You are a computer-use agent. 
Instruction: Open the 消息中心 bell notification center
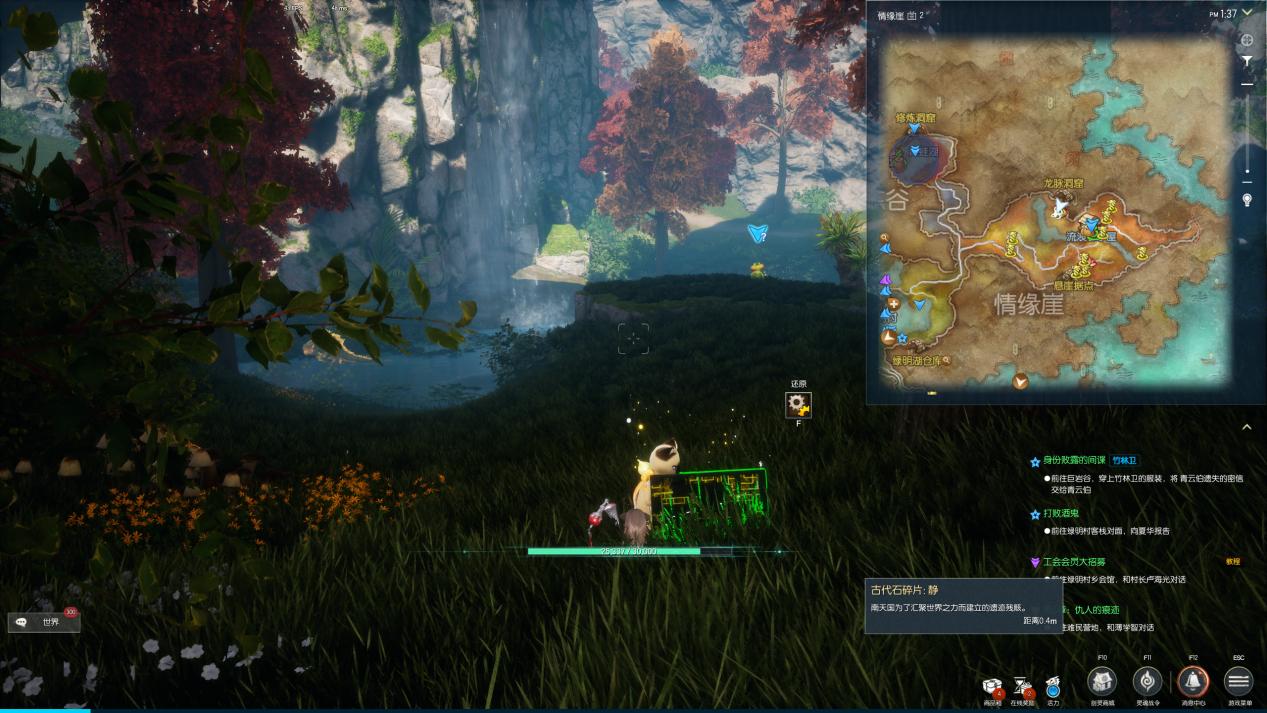point(1193,682)
